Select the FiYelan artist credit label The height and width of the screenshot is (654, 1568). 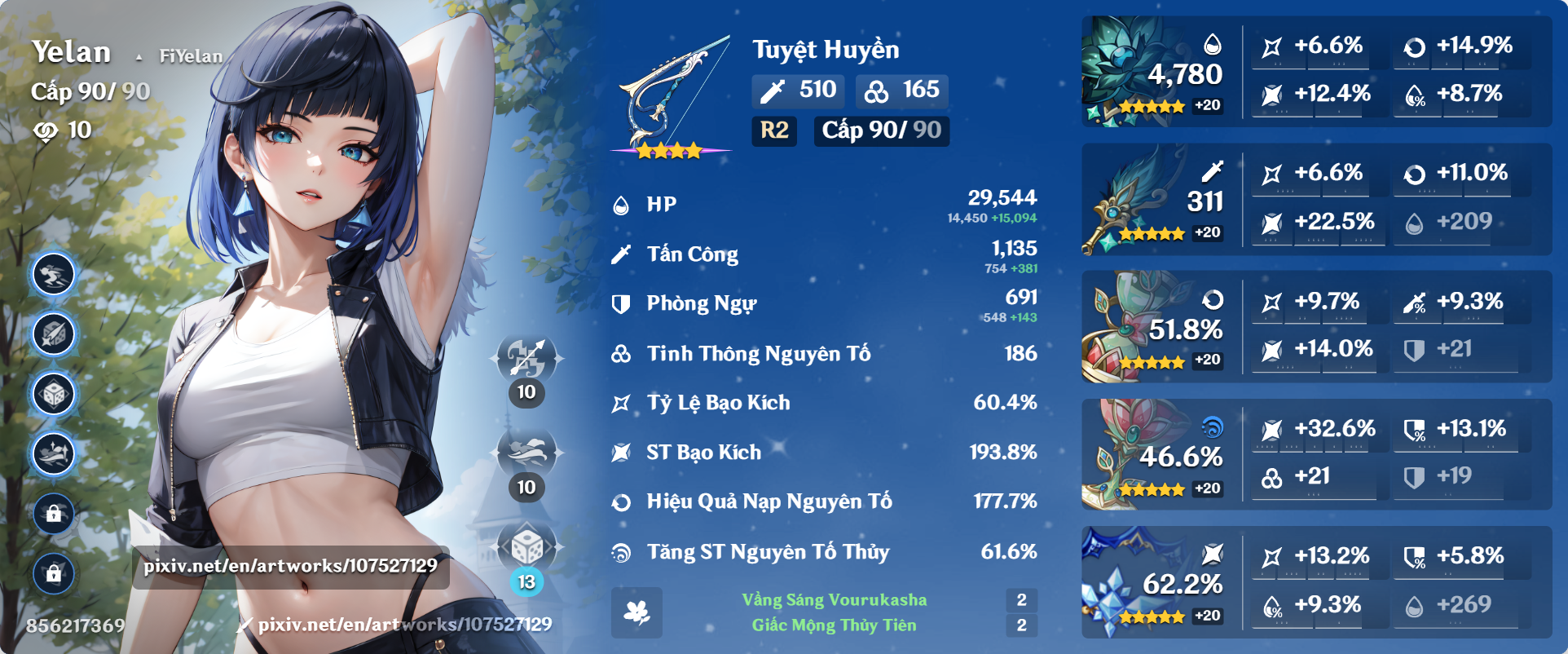click(189, 57)
